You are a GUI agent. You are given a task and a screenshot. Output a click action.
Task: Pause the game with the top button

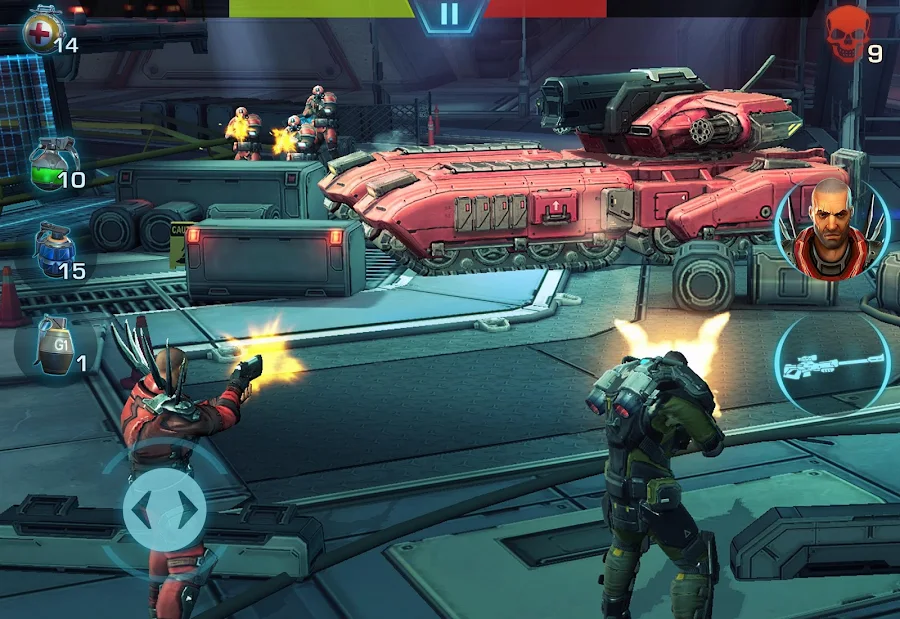click(449, 14)
